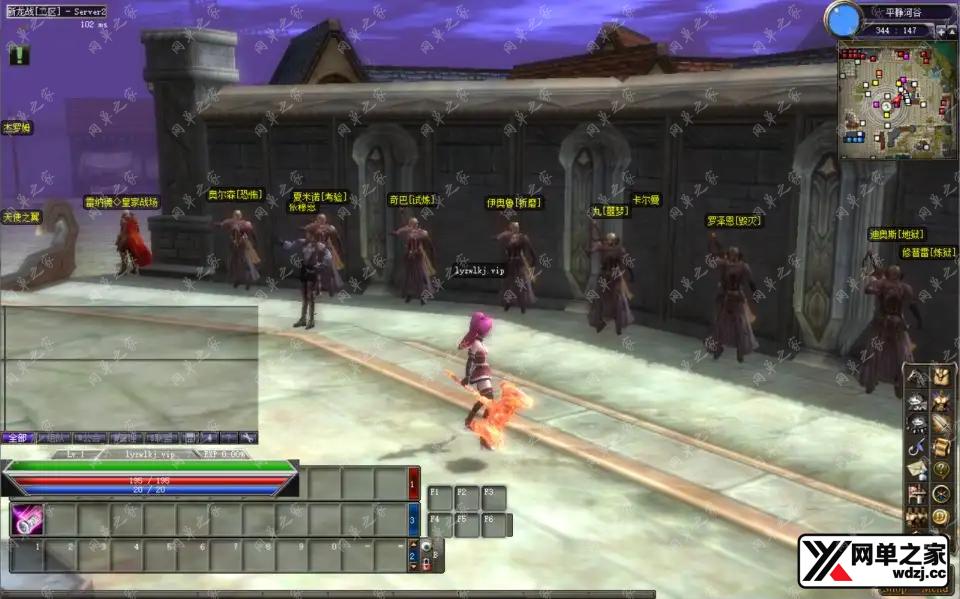Click the blue orb beside the minimap
Viewport: 960px width, 599px height.
[844, 19]
